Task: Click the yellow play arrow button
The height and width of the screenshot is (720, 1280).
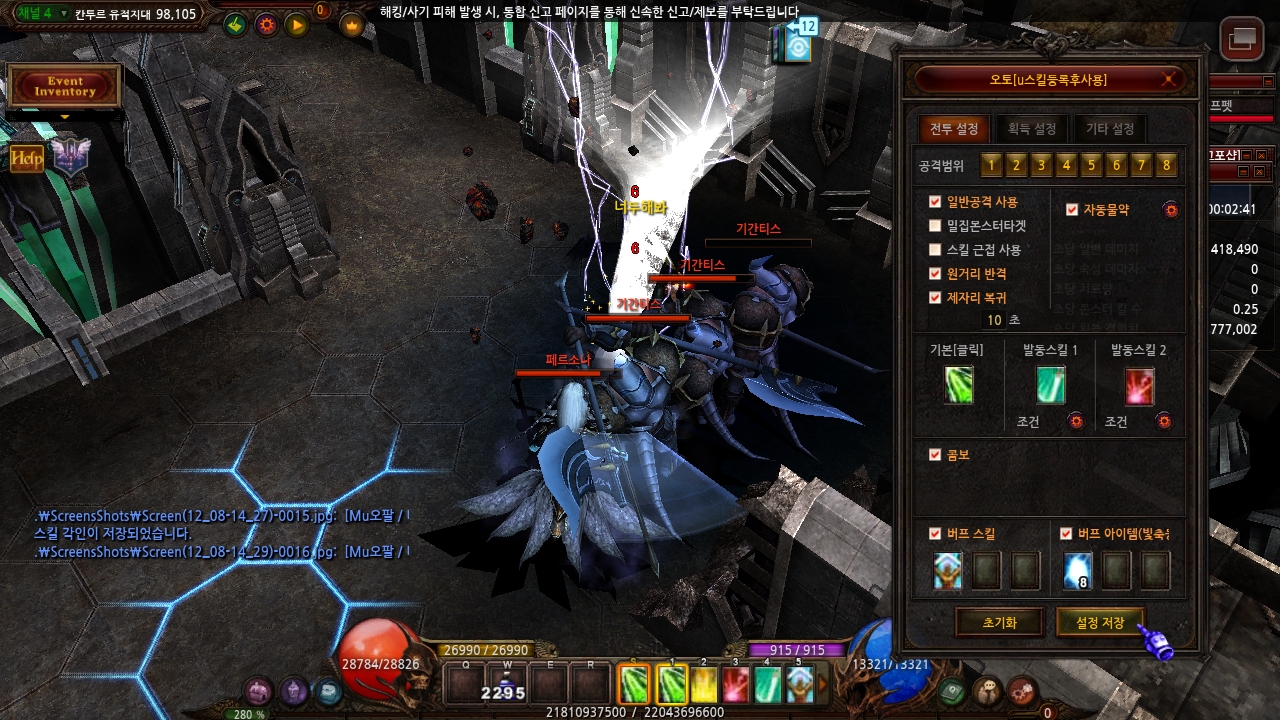Action: coord(297,25)
